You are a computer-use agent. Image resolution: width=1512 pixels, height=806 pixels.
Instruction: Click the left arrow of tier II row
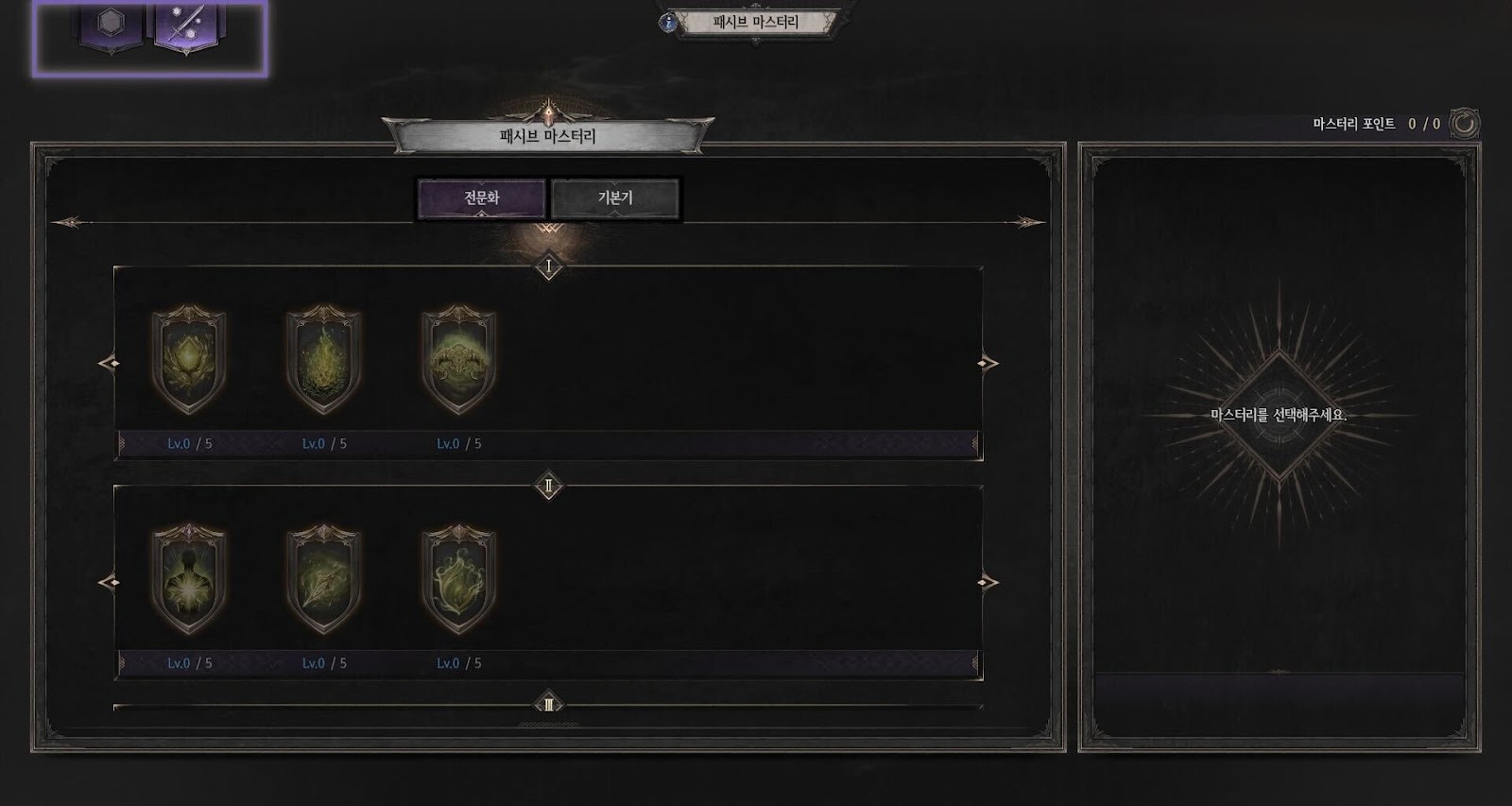[x=109, y=582]
